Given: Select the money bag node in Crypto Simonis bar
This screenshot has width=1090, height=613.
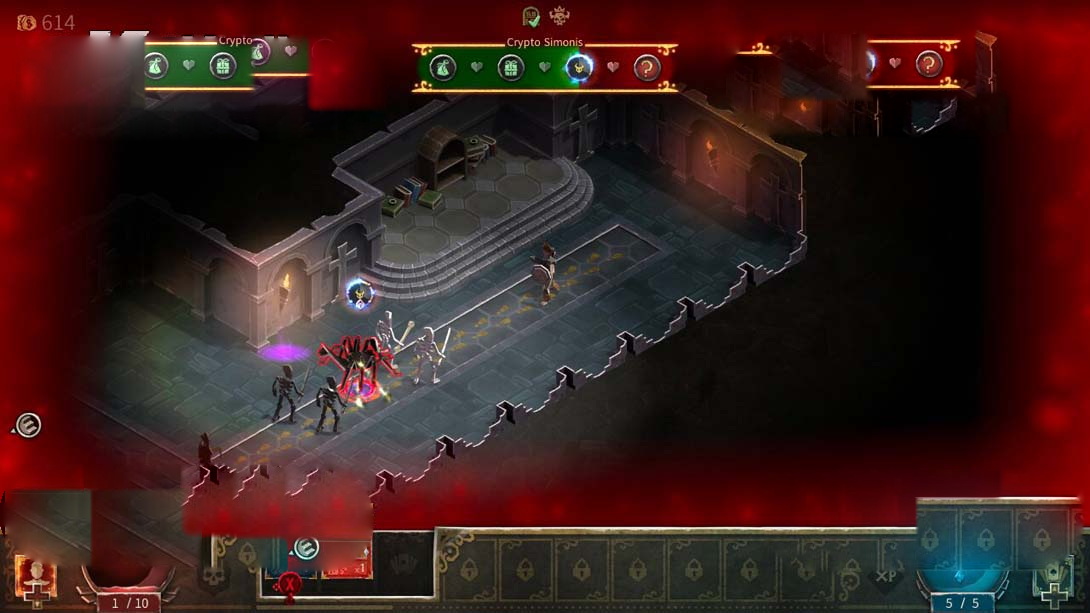Looking at the screenshot, I should tap(443, 67).
